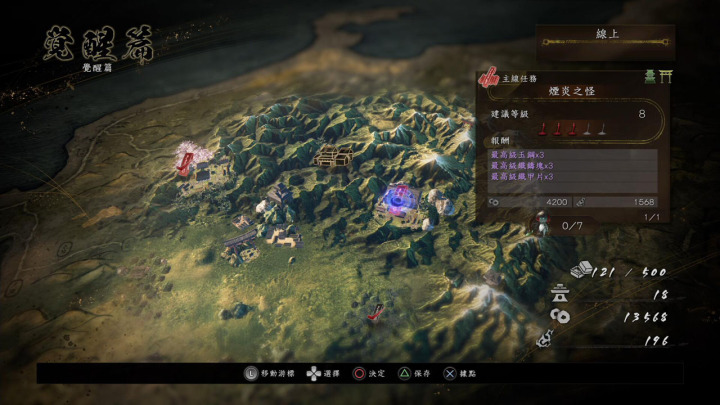
Task: Click the red 主線任務 main mission icon
Action: (489, 76)
